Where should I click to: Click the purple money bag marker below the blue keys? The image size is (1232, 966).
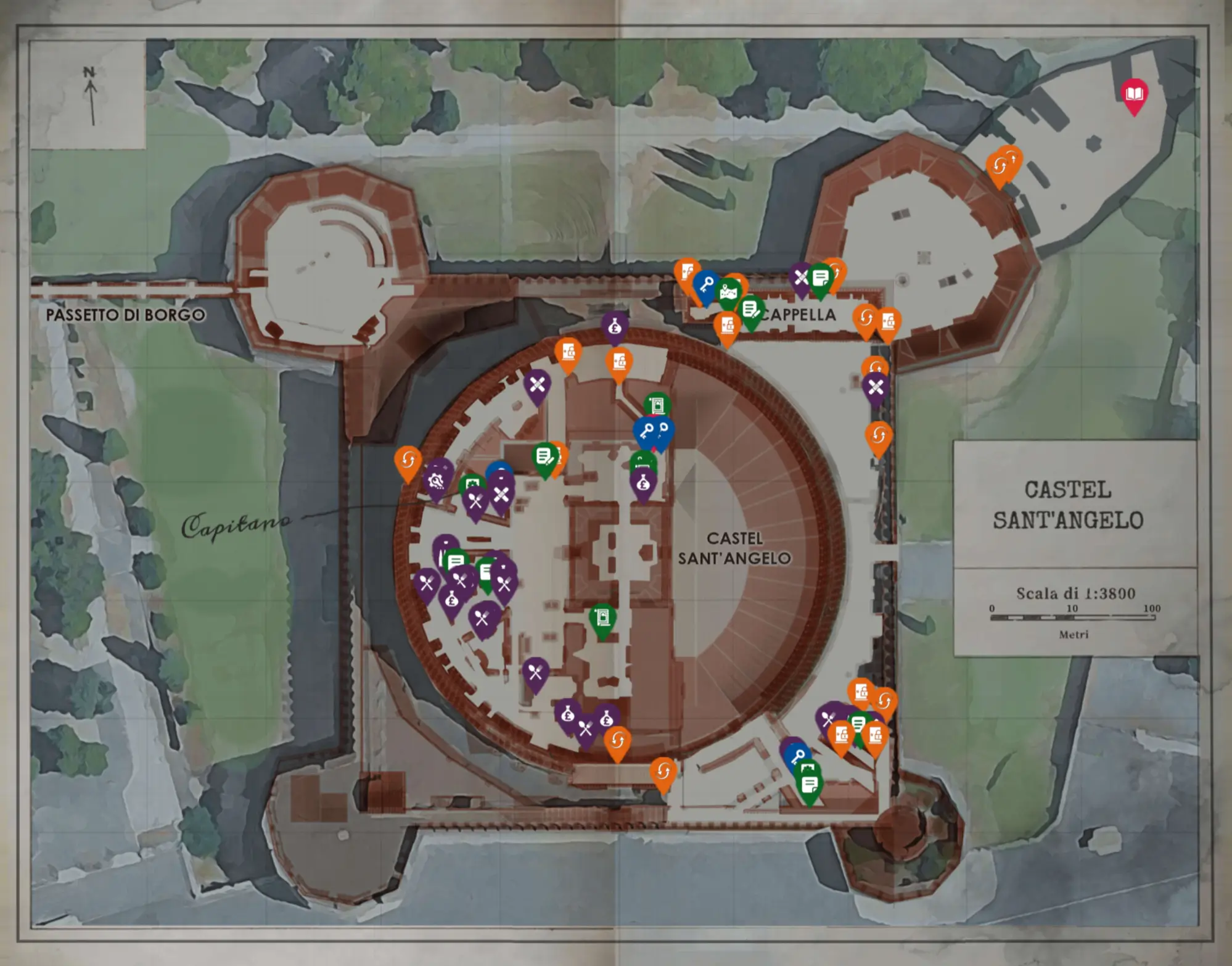pyautogui.click(x=643, y=484)
